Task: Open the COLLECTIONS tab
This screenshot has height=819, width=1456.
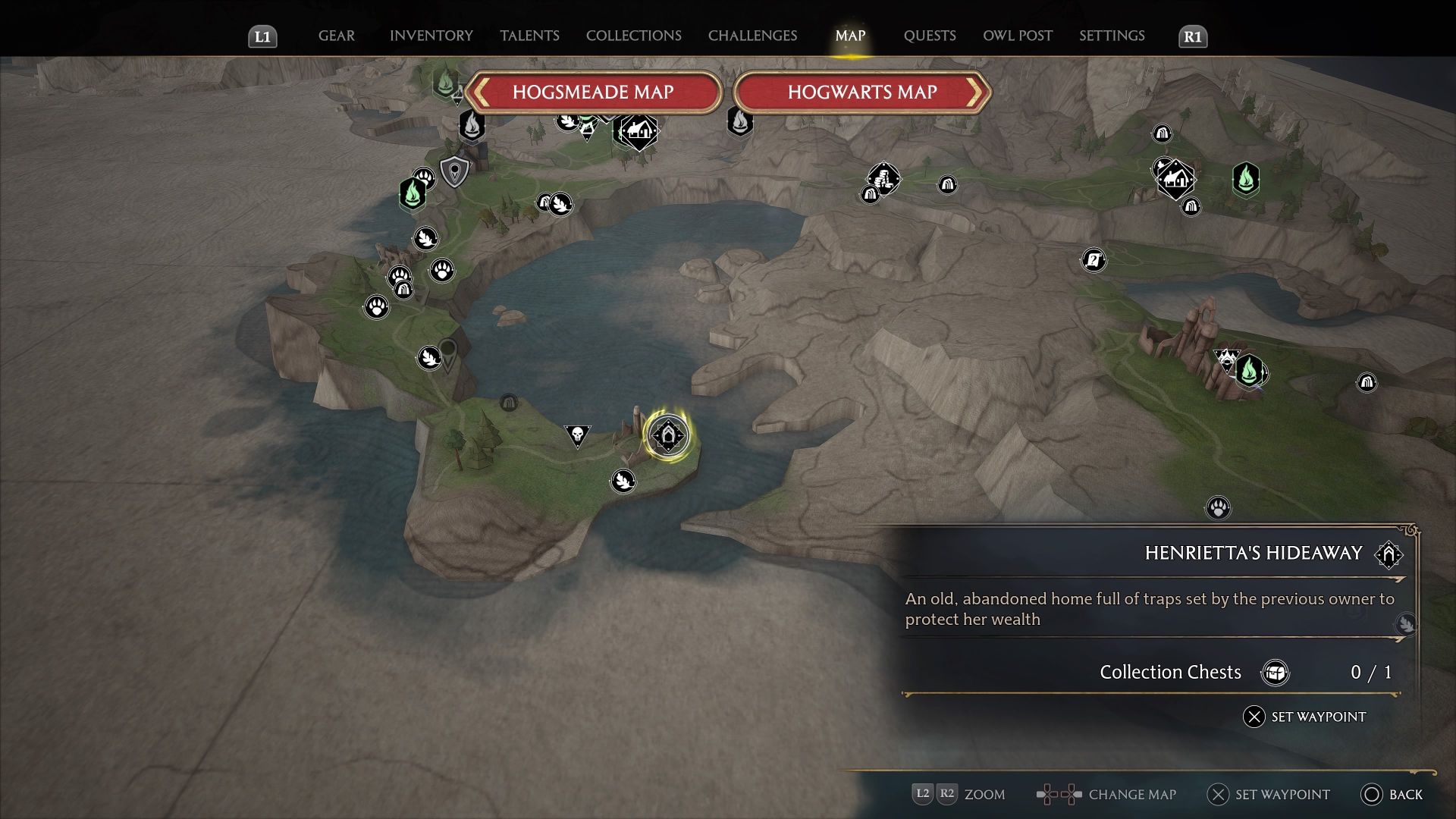Action: click(x=633, y=36)
